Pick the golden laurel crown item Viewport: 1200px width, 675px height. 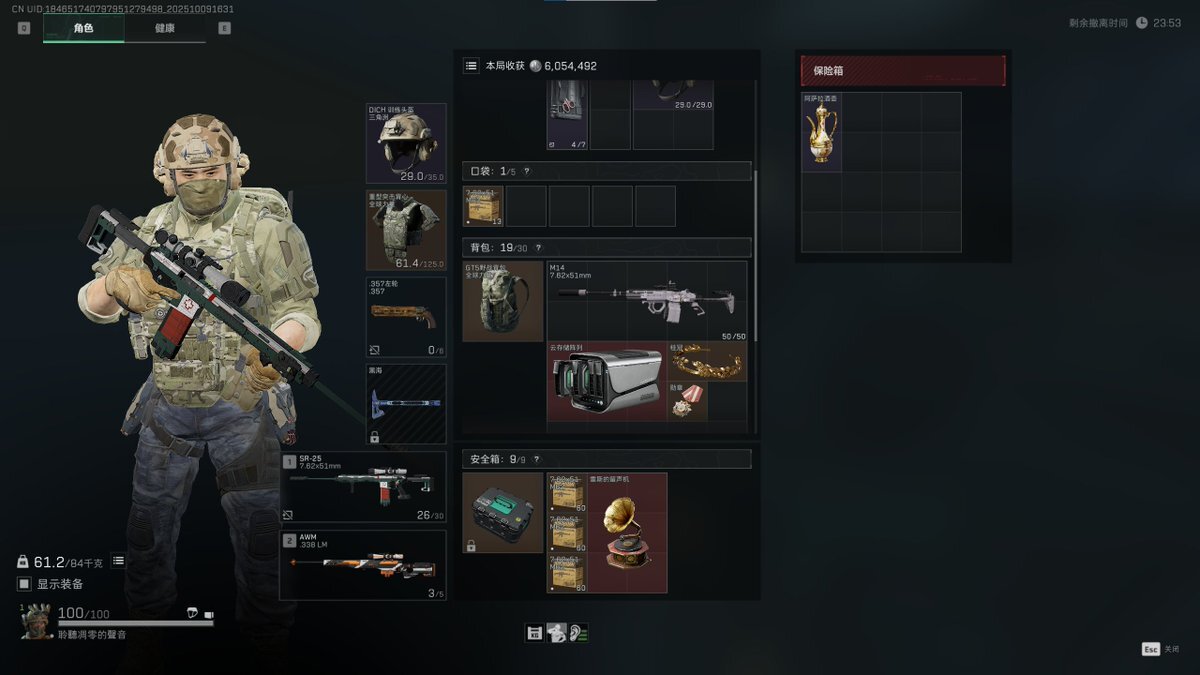point(706,362)
